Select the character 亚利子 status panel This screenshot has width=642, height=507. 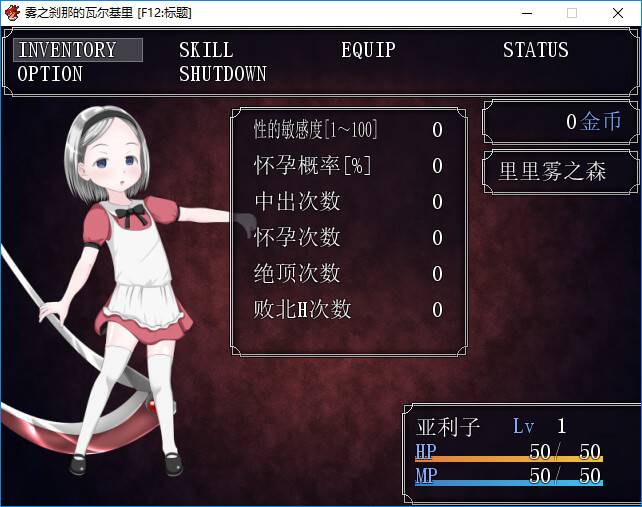[520, 453]
